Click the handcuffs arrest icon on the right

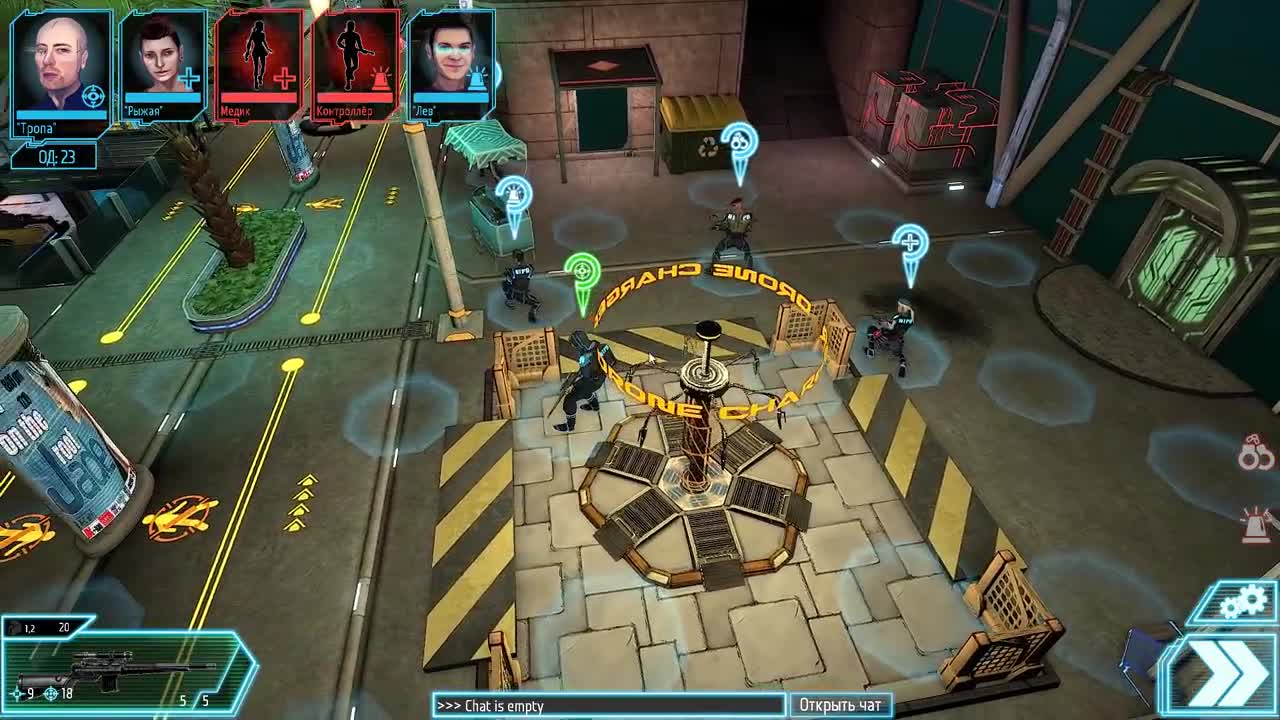[1255, 456]
